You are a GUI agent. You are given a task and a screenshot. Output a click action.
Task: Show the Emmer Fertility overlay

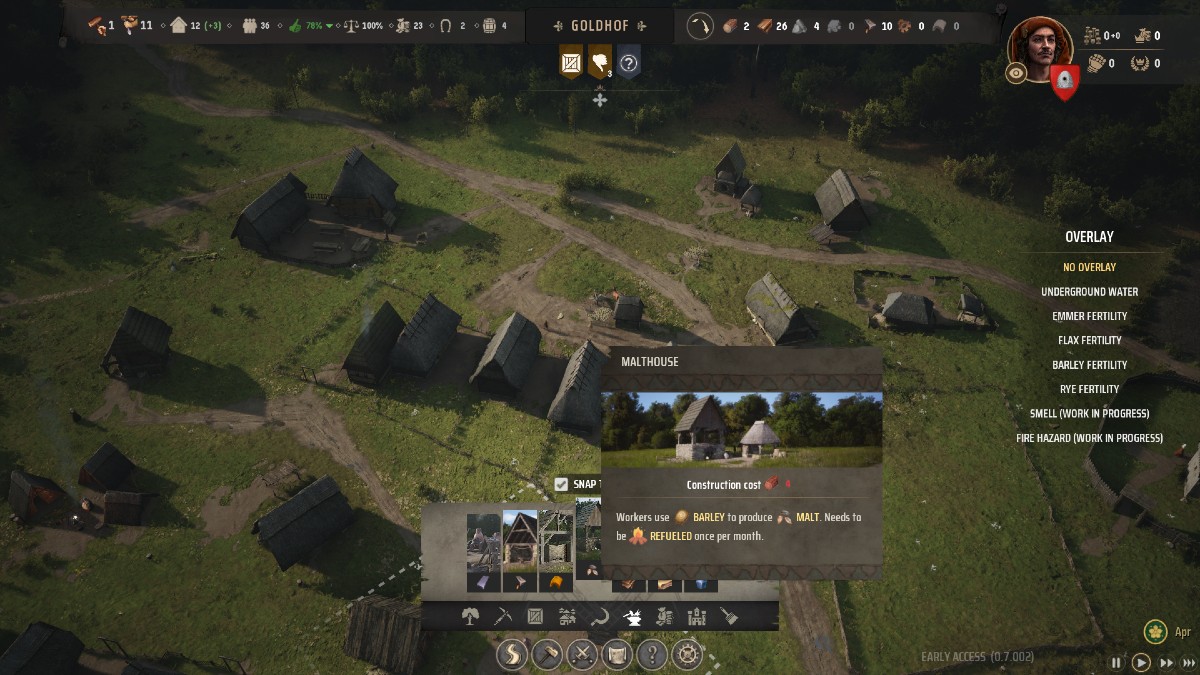[x=1089, y=316]
